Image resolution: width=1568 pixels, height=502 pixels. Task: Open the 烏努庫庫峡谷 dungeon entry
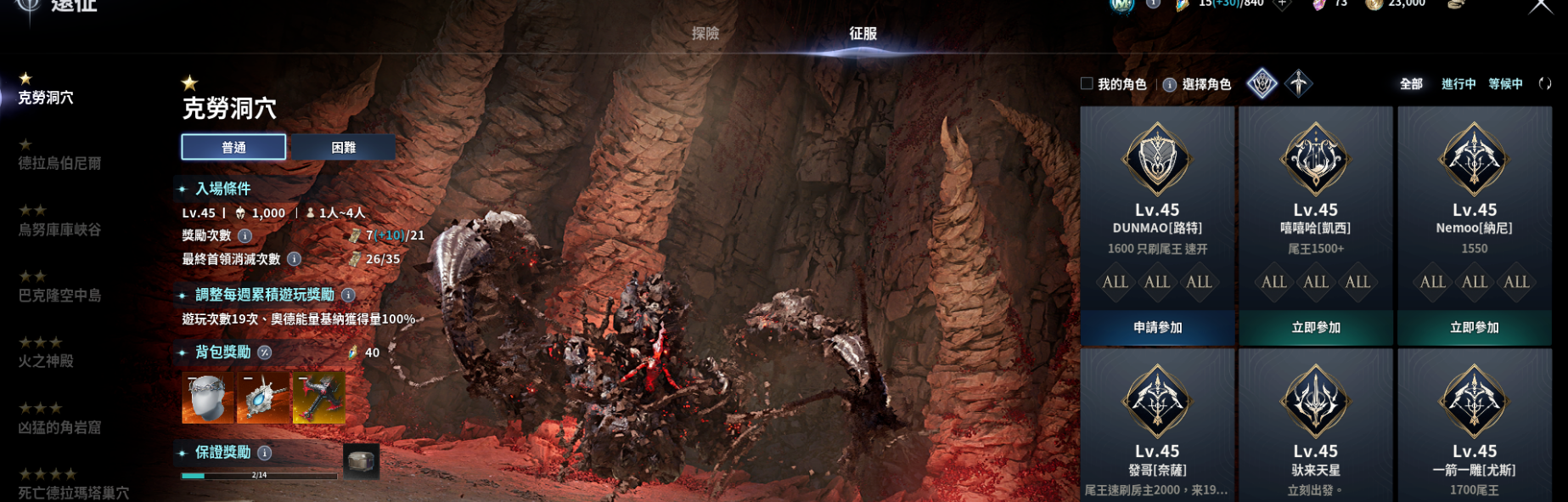click(x=59, y=229)
